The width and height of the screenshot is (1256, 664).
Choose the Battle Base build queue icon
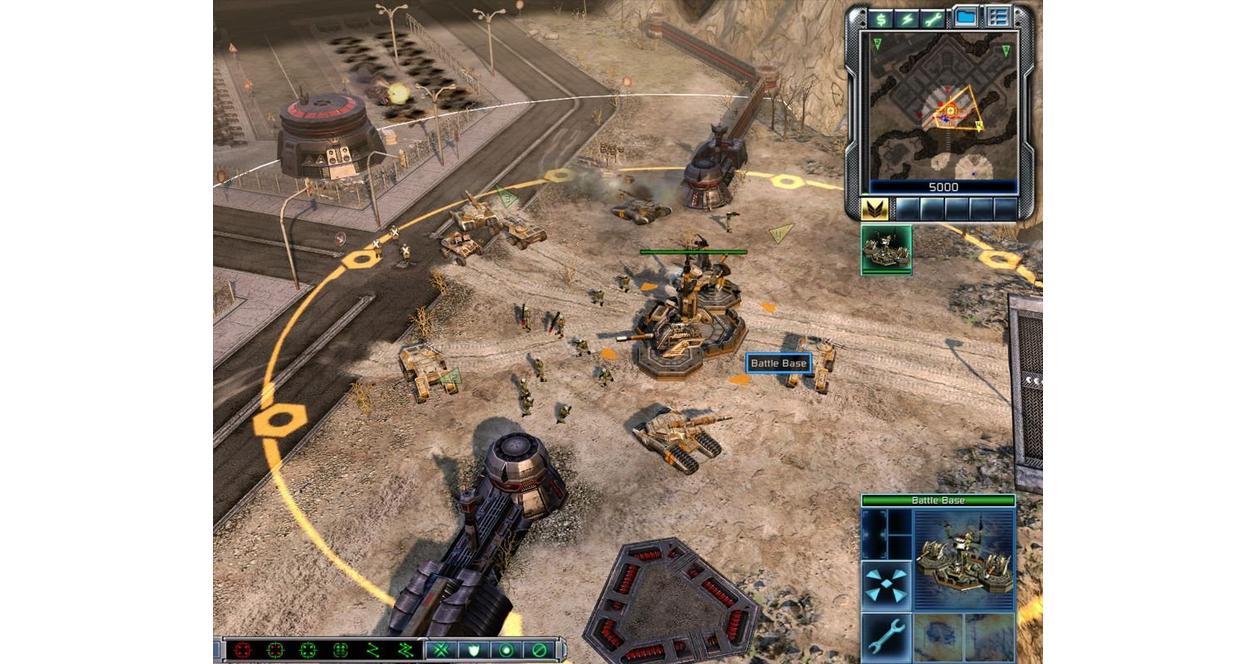click(886, 249)
